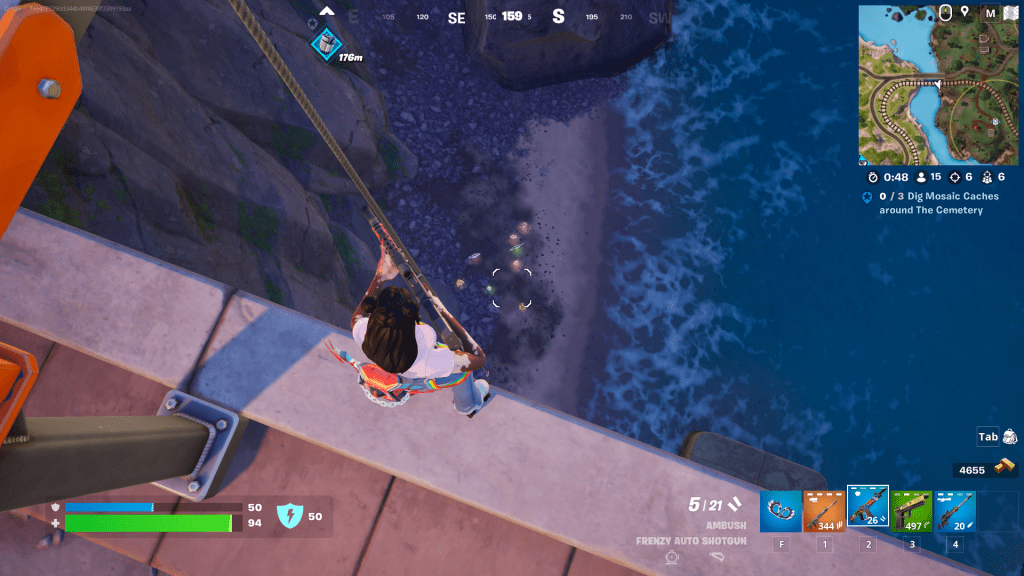Click the Dig Mosaic Caches quest tracker

point(930,203)
